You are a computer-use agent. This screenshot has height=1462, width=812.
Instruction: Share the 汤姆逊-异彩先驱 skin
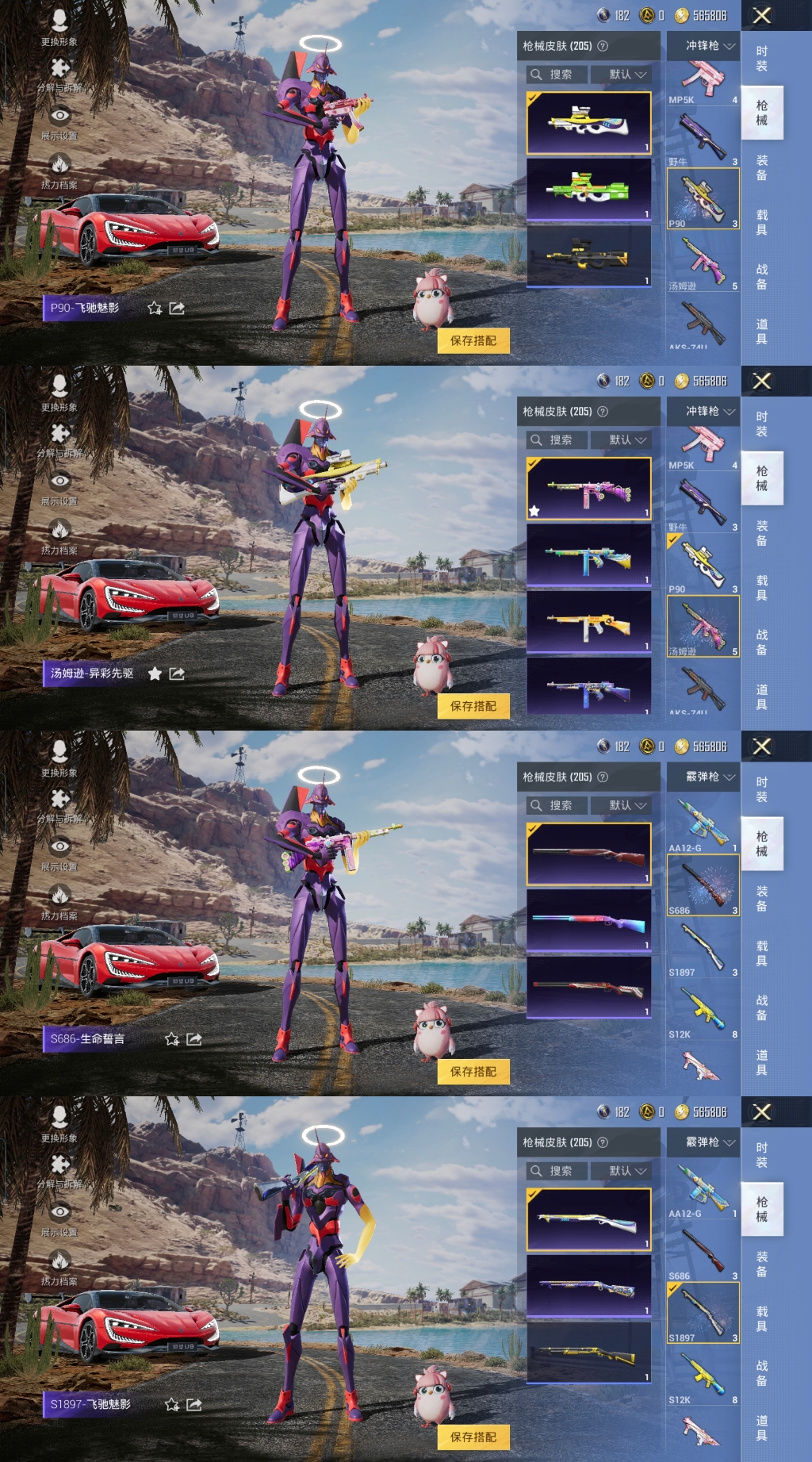click(177, 673)
